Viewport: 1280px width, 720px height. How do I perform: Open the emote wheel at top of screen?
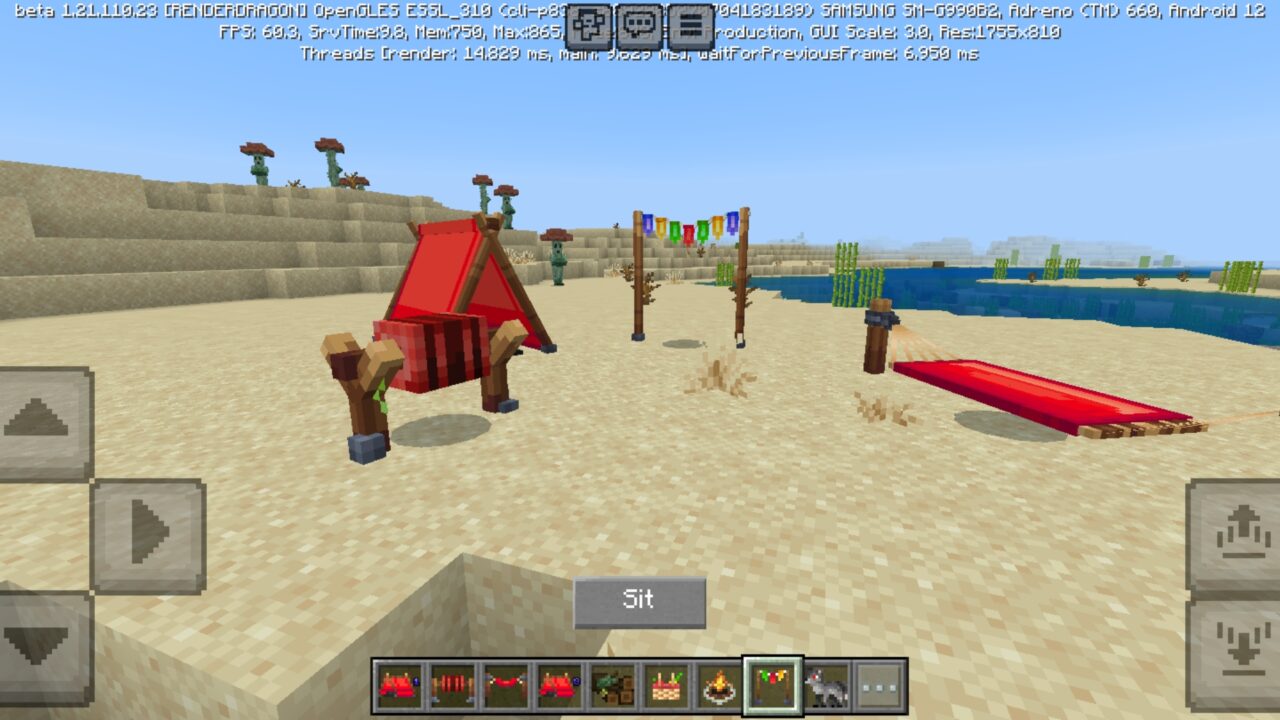pyautogui.click(x=587, y=22)
